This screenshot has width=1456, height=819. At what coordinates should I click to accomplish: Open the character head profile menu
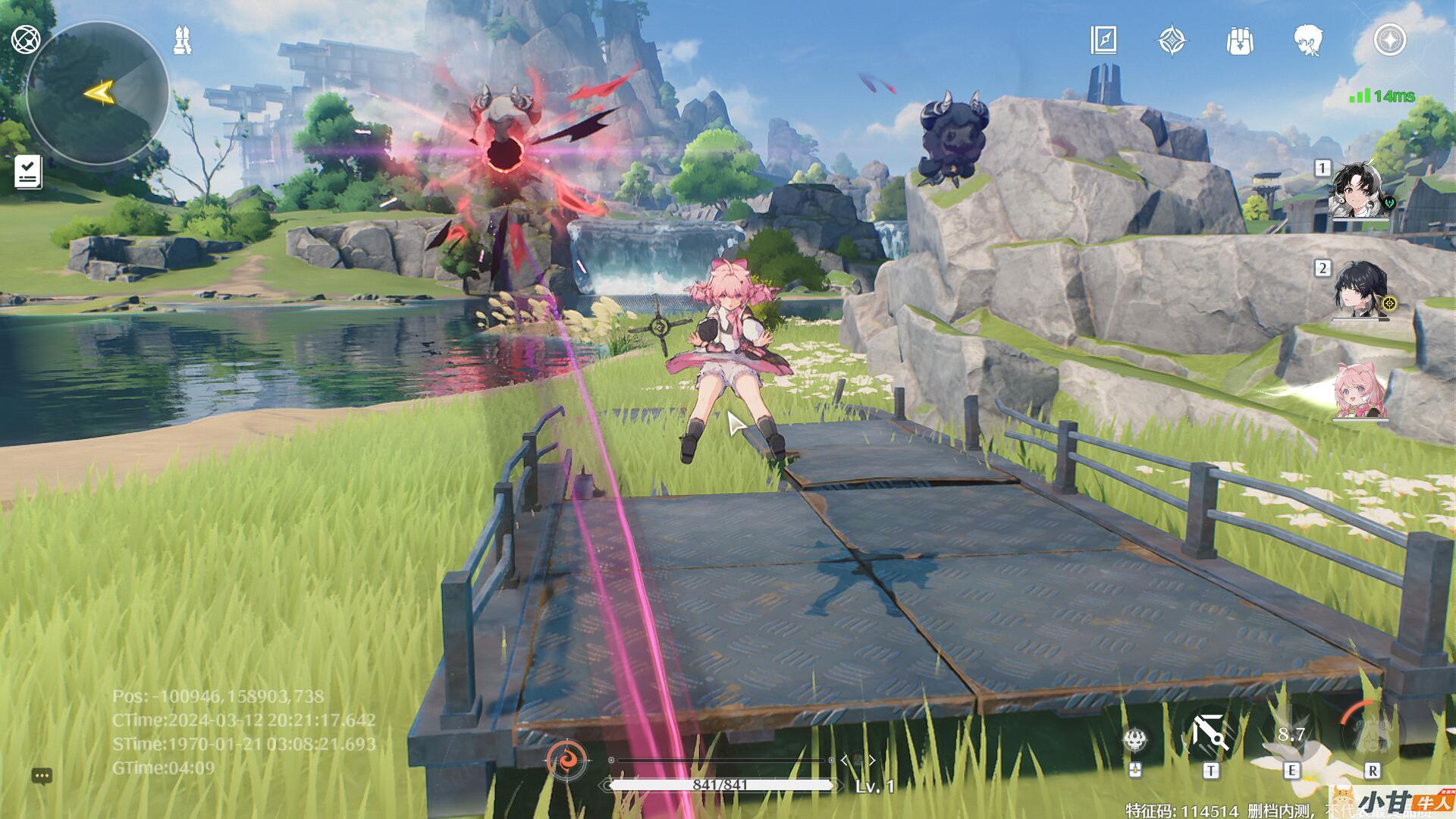click(1308, 40)
